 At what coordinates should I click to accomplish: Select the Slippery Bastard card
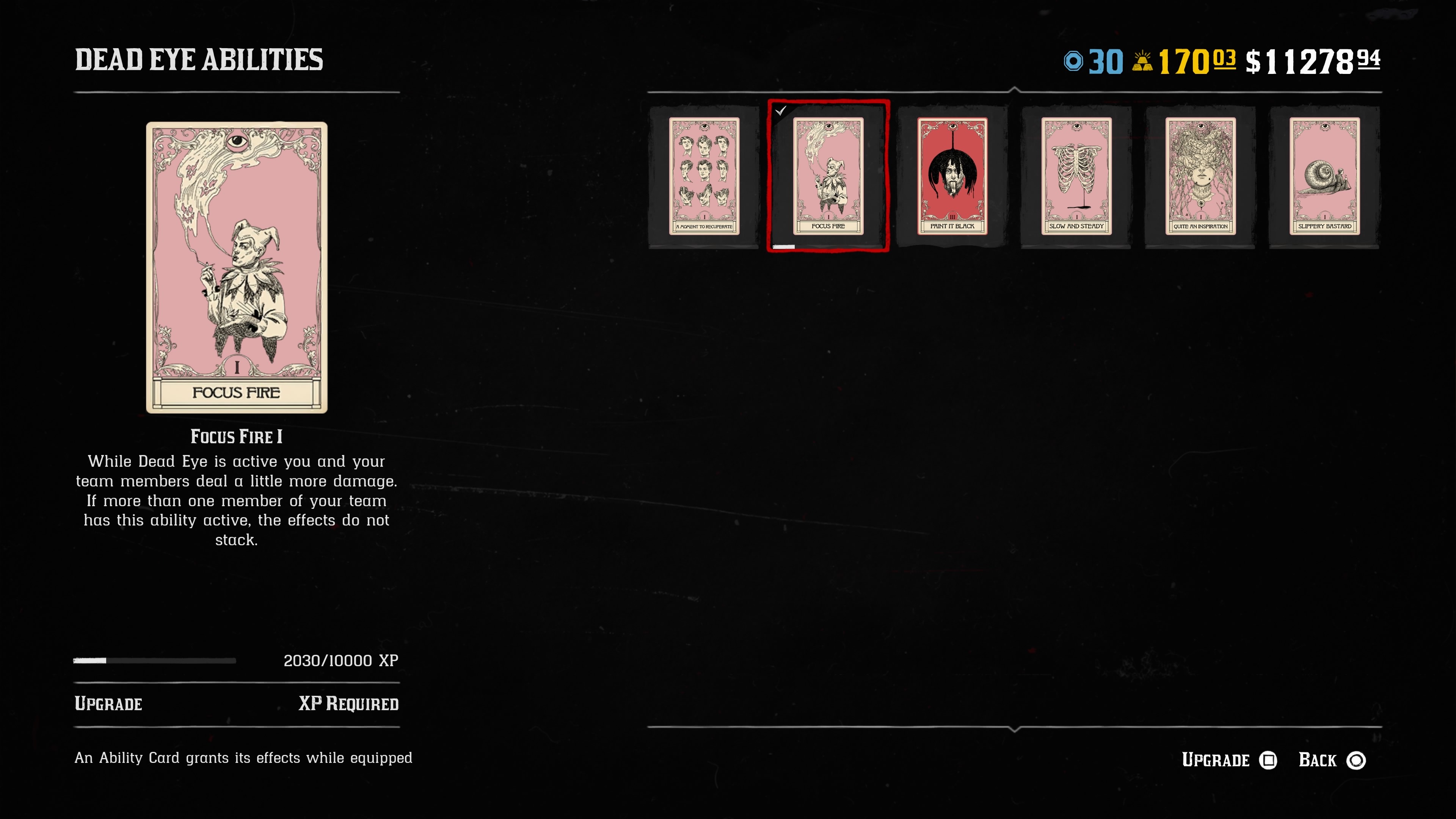(1324, 176)
